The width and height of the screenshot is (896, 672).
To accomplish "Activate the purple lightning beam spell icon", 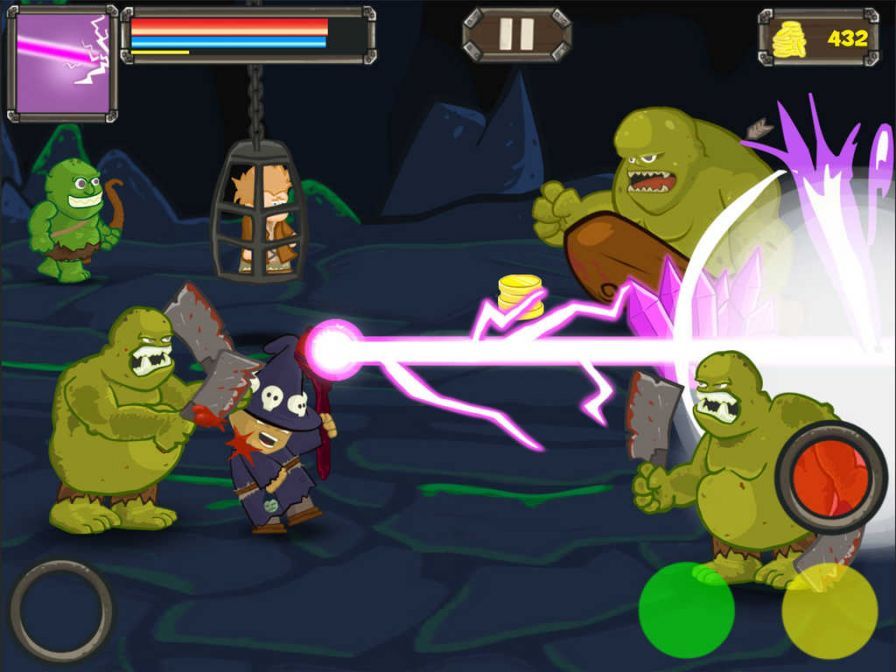I will (62, 62).
